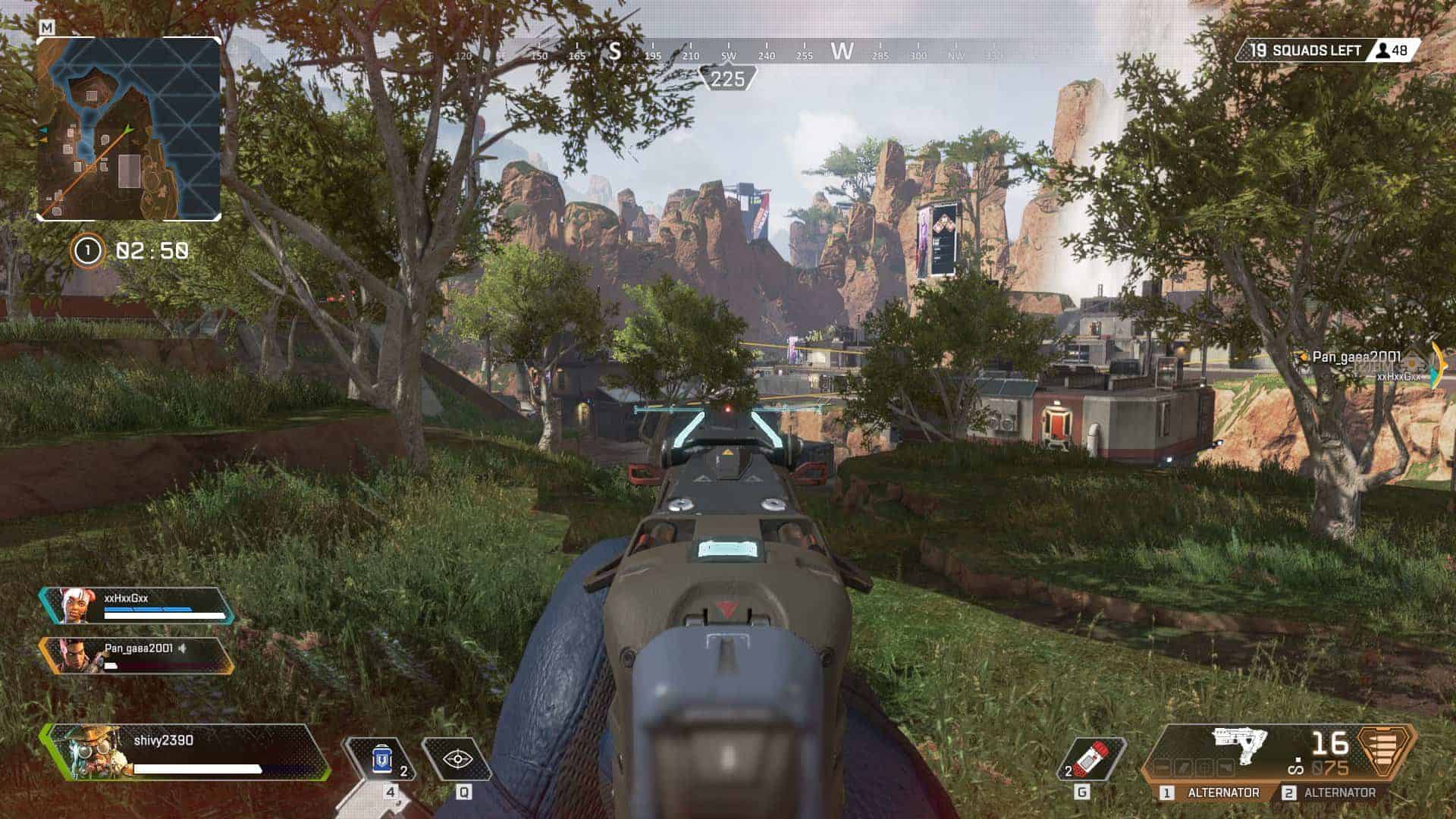The width and height of the screenshot is (1456, 819).
Task: Click the light ammo icon beside 75
Action: [1316, 767]
